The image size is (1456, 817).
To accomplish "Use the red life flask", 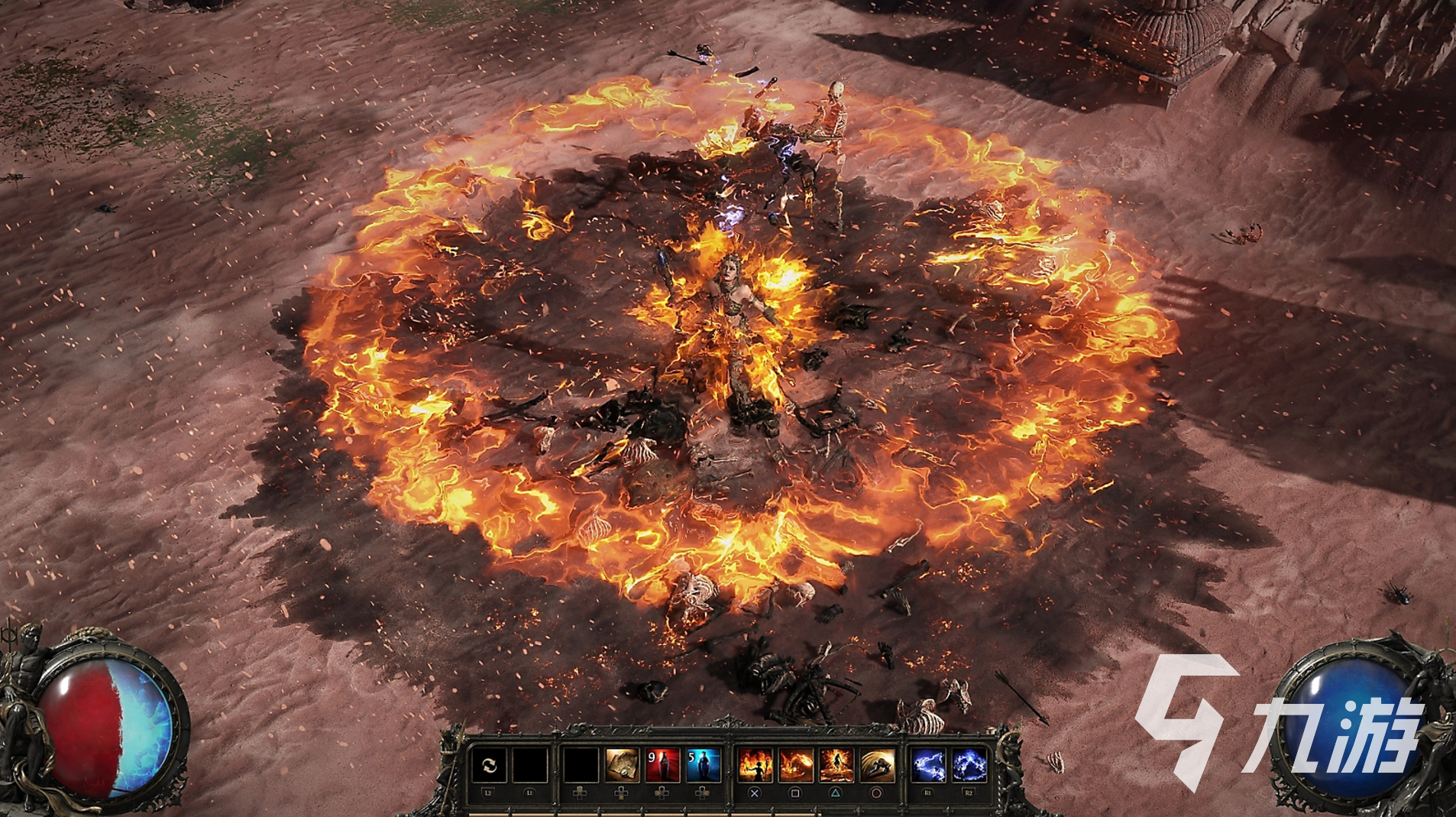I will pos(662,765).
